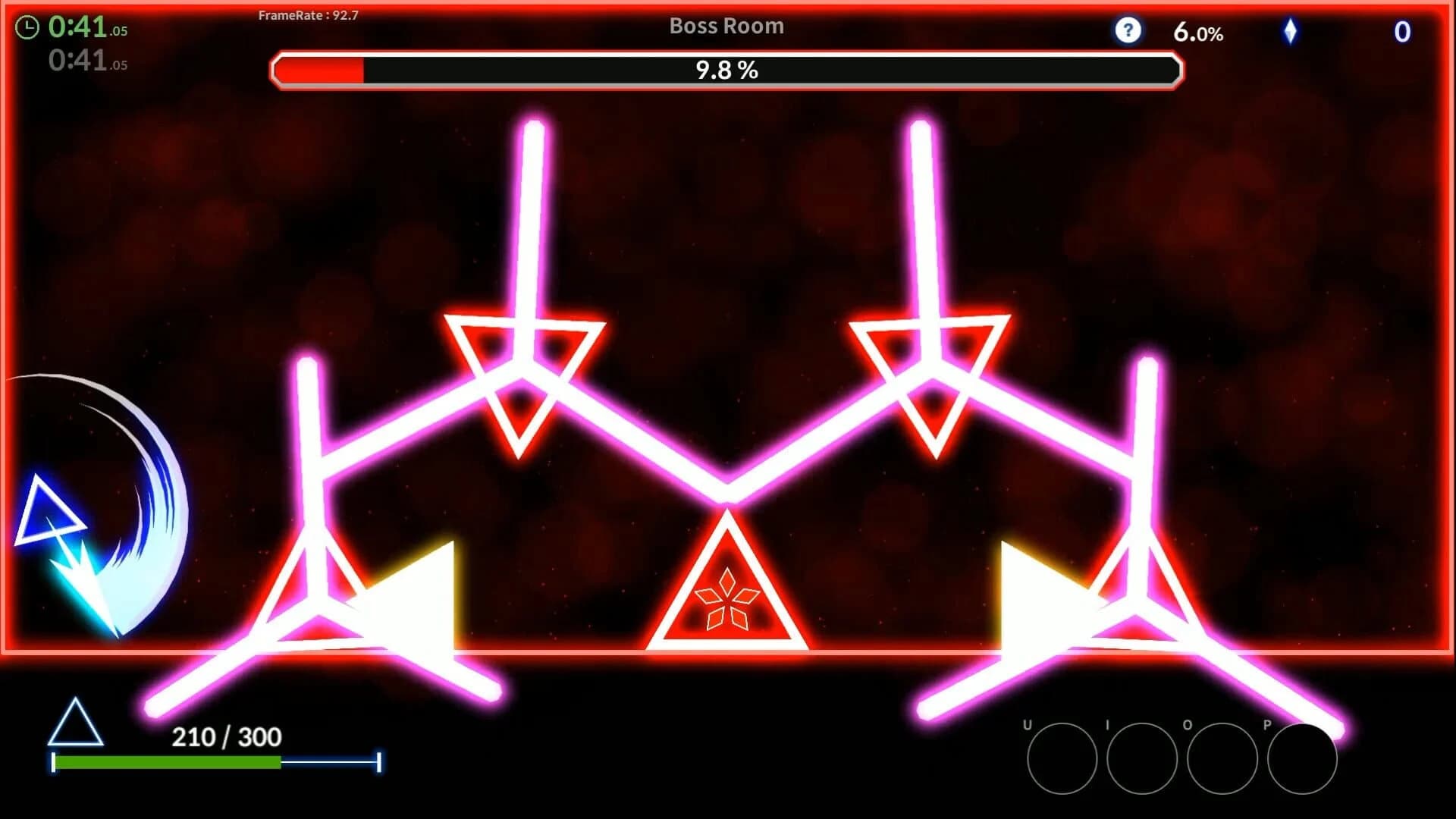1456x819 pixels.
Task: Click the clock icon next to the timer
Action: coord(27,27)
